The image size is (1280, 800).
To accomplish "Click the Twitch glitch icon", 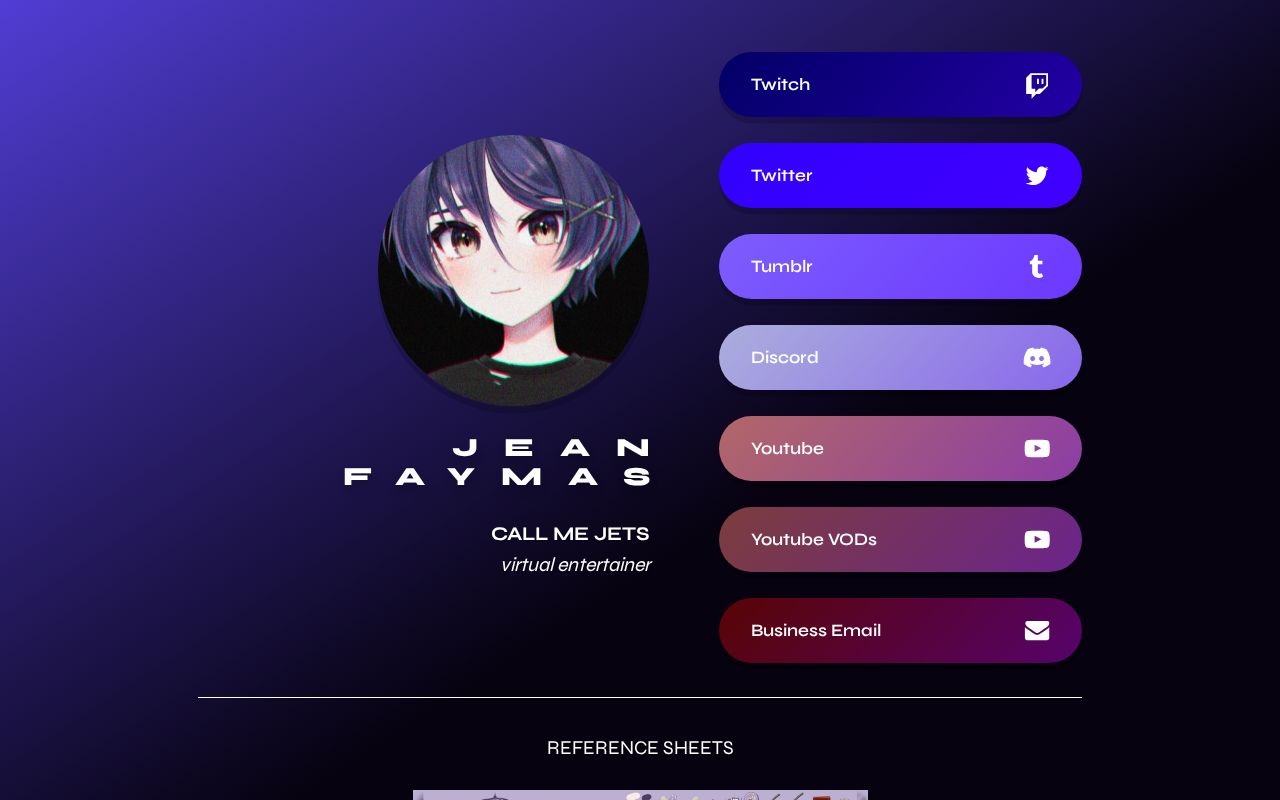I will click(x=1037, y=85).
